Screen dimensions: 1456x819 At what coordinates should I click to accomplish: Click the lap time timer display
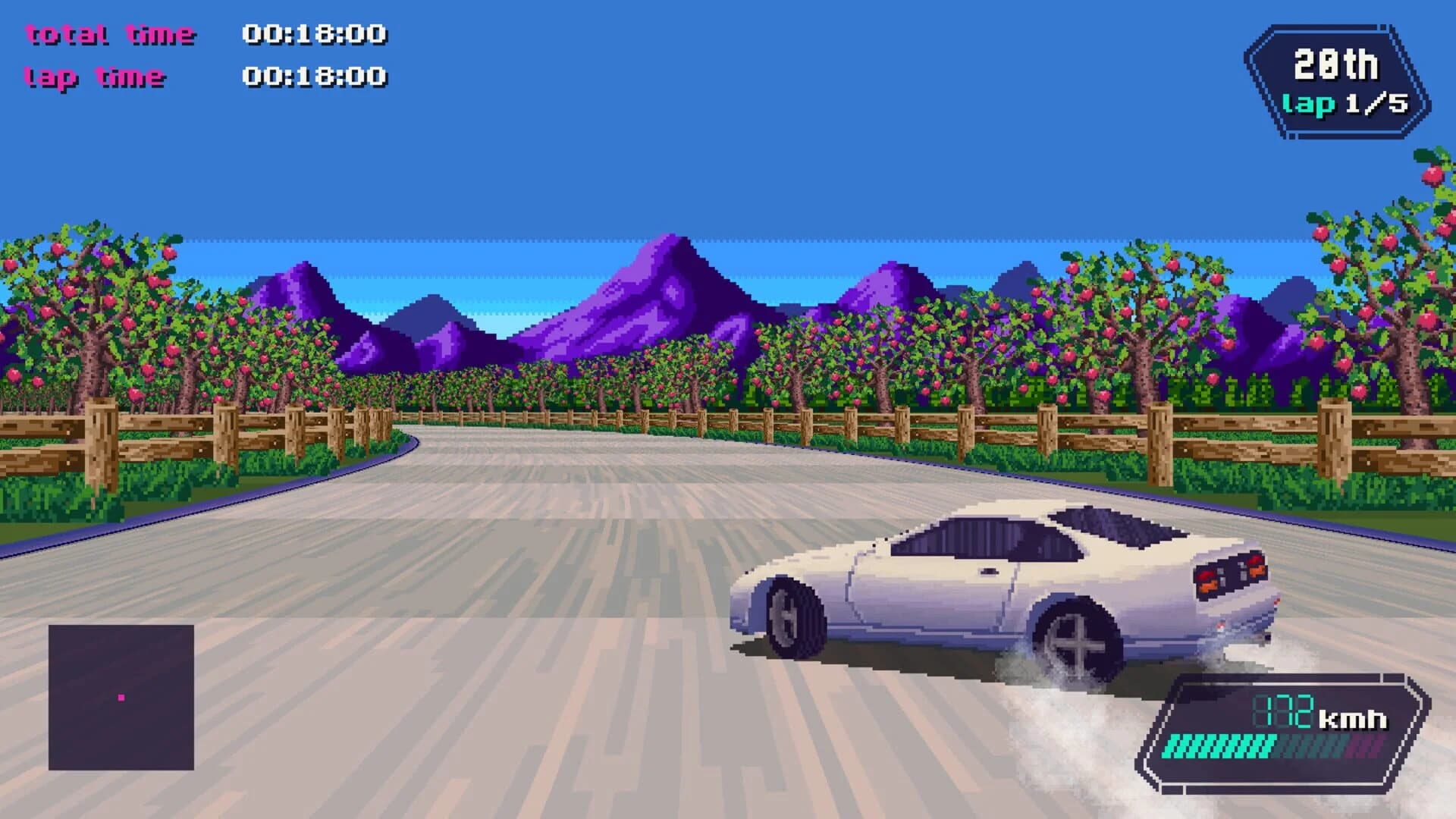click(95, 76)
